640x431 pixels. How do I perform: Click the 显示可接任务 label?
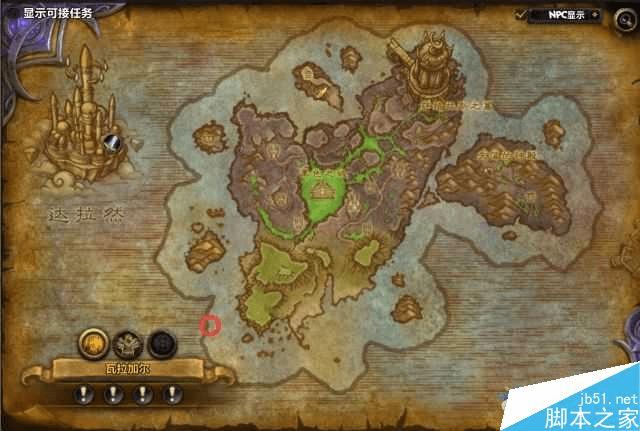pyautogui.click(x=58, y=13)
